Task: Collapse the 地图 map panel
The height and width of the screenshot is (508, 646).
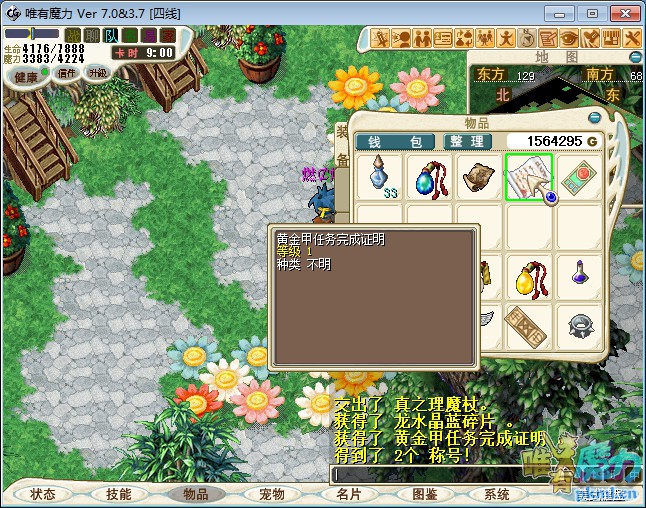Action: [x=635, y=58]
